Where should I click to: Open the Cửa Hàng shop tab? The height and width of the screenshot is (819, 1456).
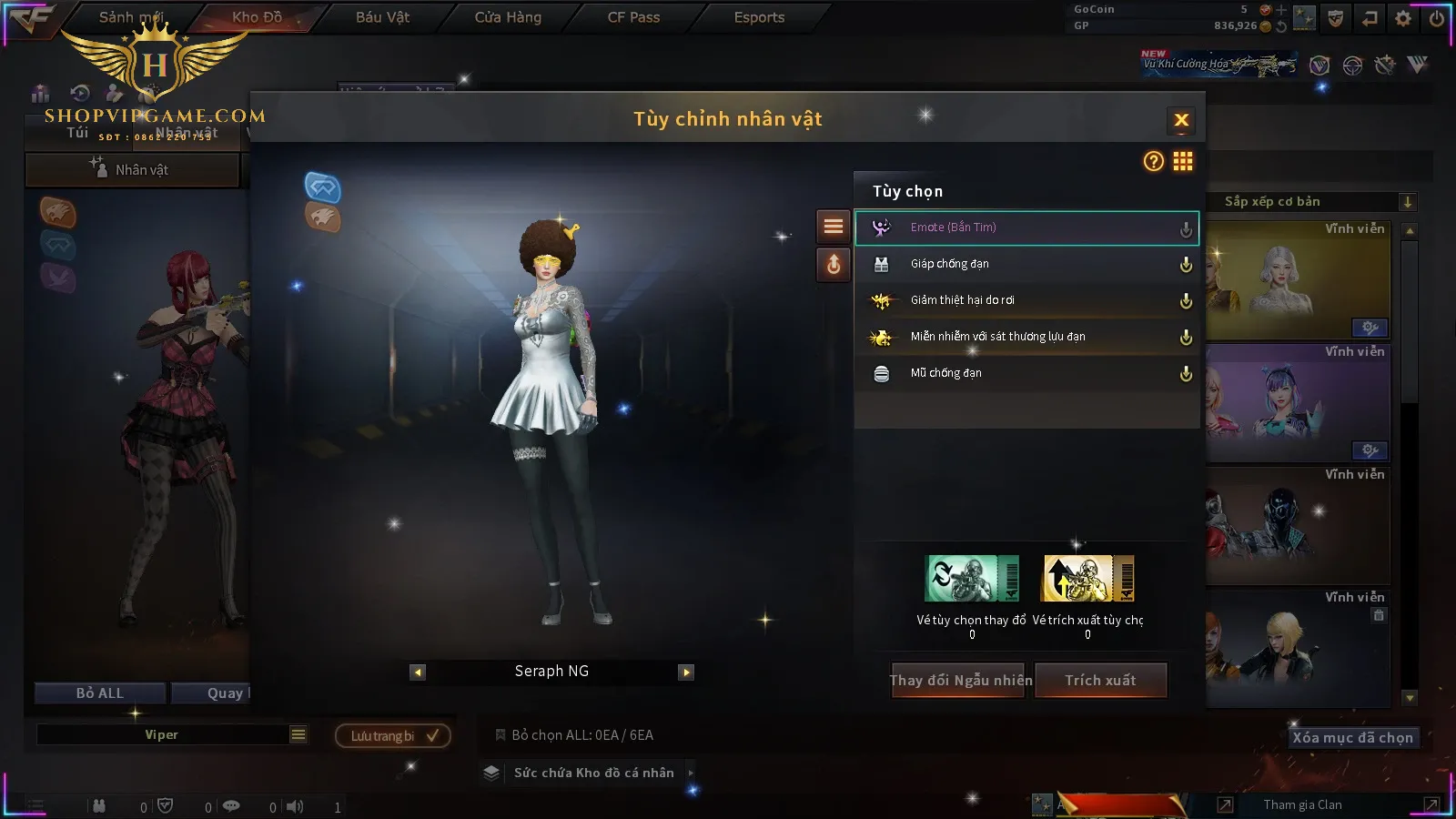508,17
